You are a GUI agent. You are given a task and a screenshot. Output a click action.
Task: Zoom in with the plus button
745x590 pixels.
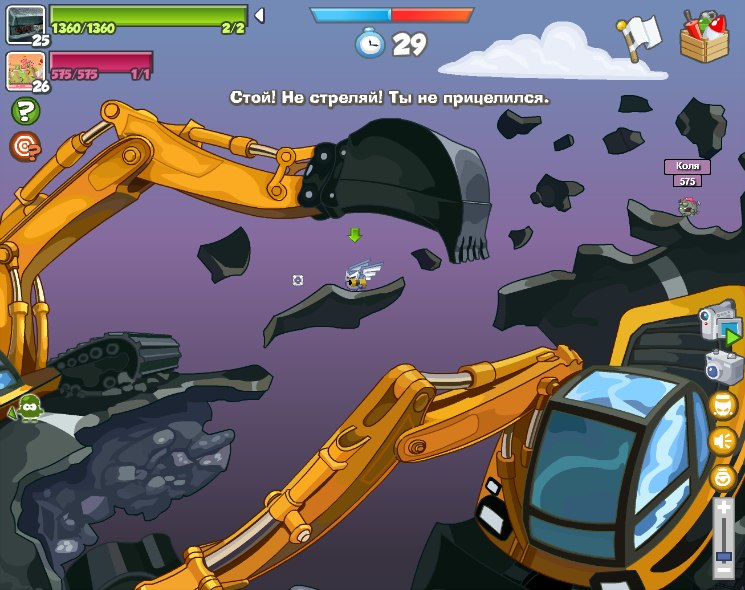723,508
